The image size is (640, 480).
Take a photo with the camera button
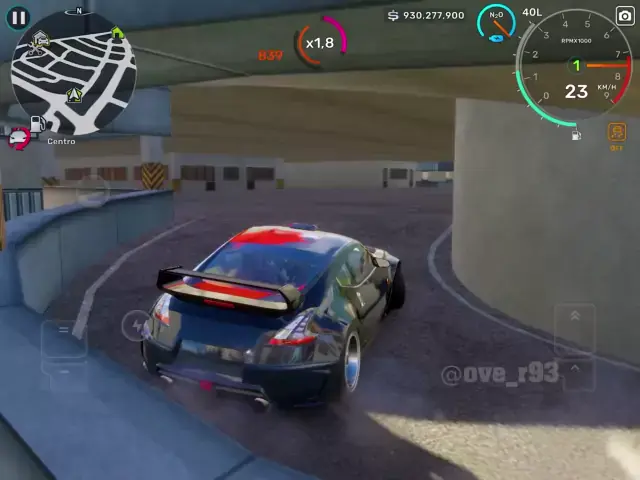click(x=624, y=17)
